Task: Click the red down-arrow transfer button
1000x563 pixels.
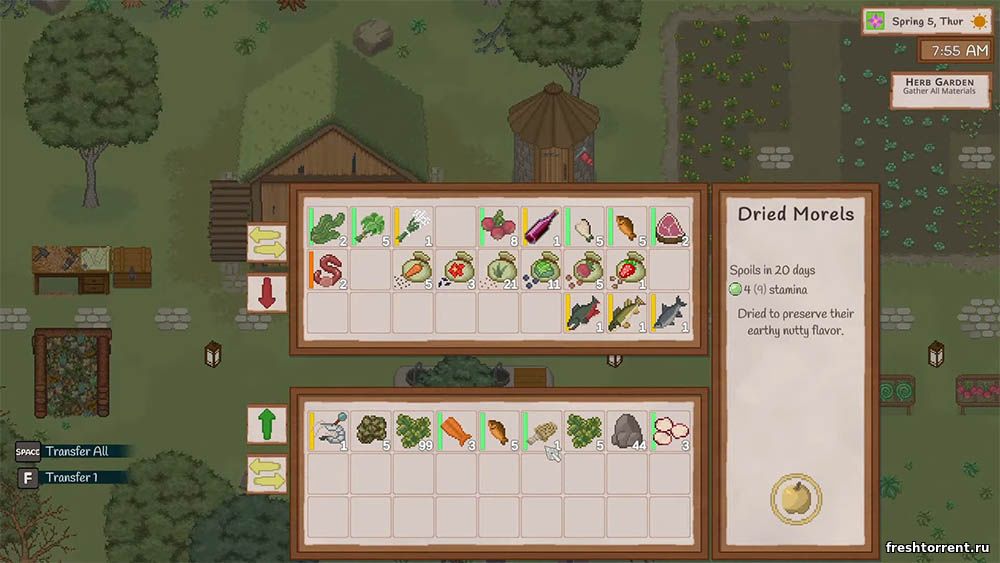Action: pos(267,294)
